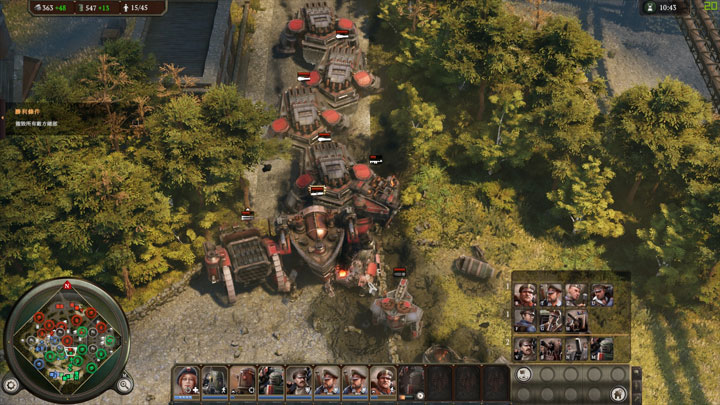Activate the flag icon command button
Viewport: 720px width, 405px height.
pyautogui.click(x=523, y=374)
